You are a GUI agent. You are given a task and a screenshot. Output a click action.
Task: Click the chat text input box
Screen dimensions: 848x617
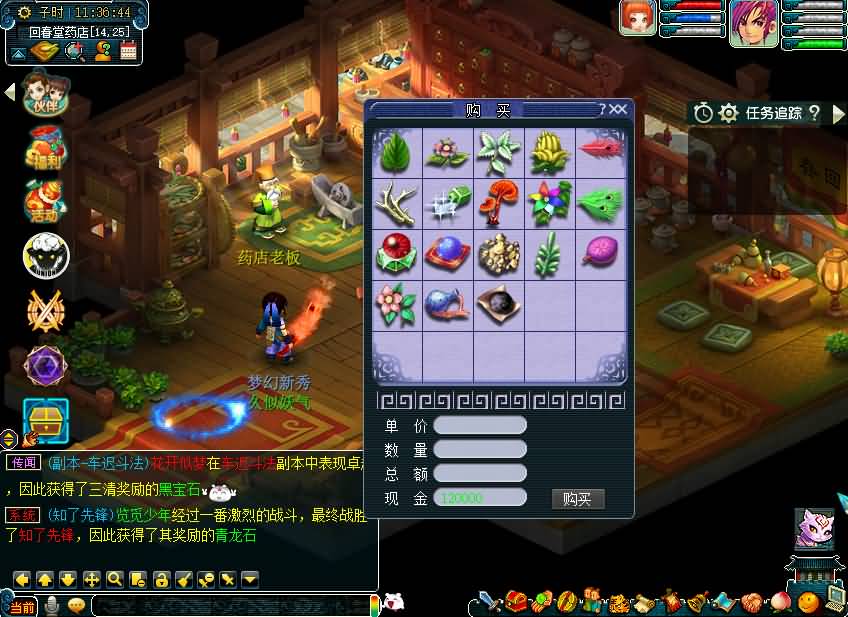[230, 605]
